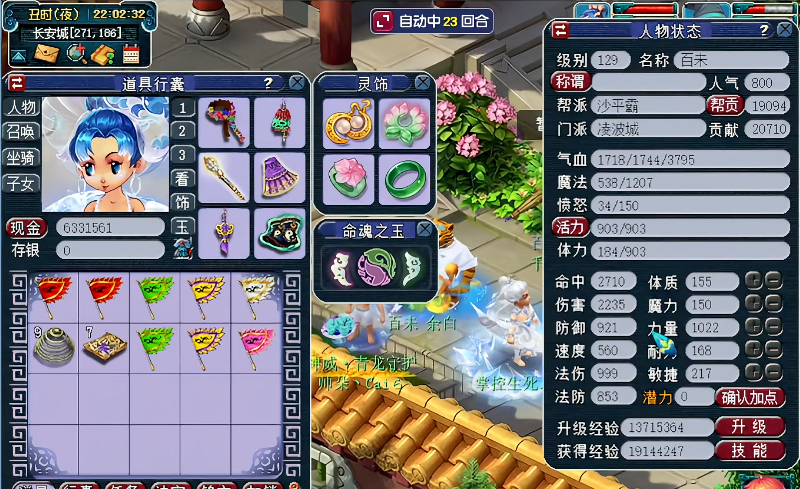Select the equipped golden staff weapon
800x489 pixels.
(x=223, y=178)
